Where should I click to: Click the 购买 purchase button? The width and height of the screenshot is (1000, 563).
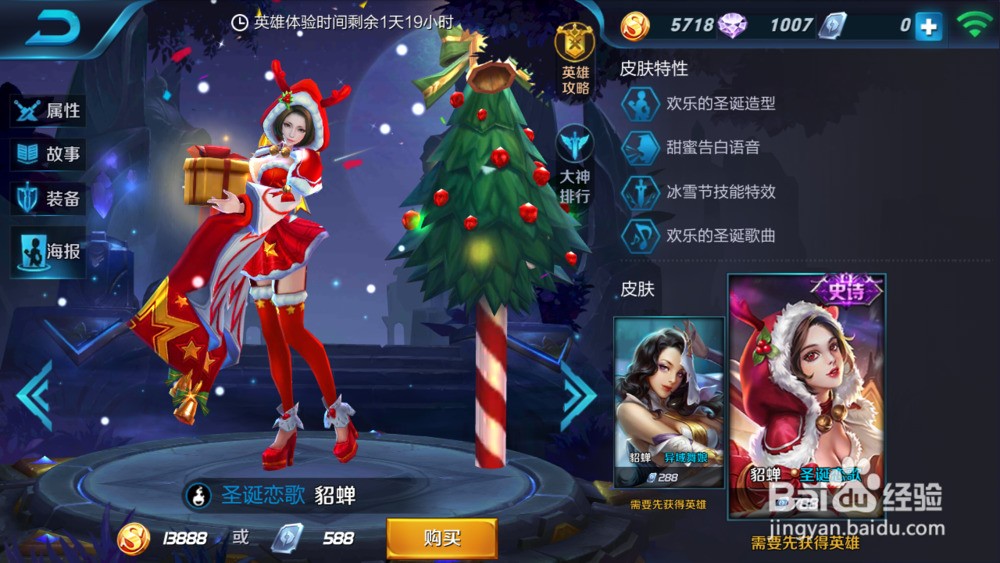[441, 538]
